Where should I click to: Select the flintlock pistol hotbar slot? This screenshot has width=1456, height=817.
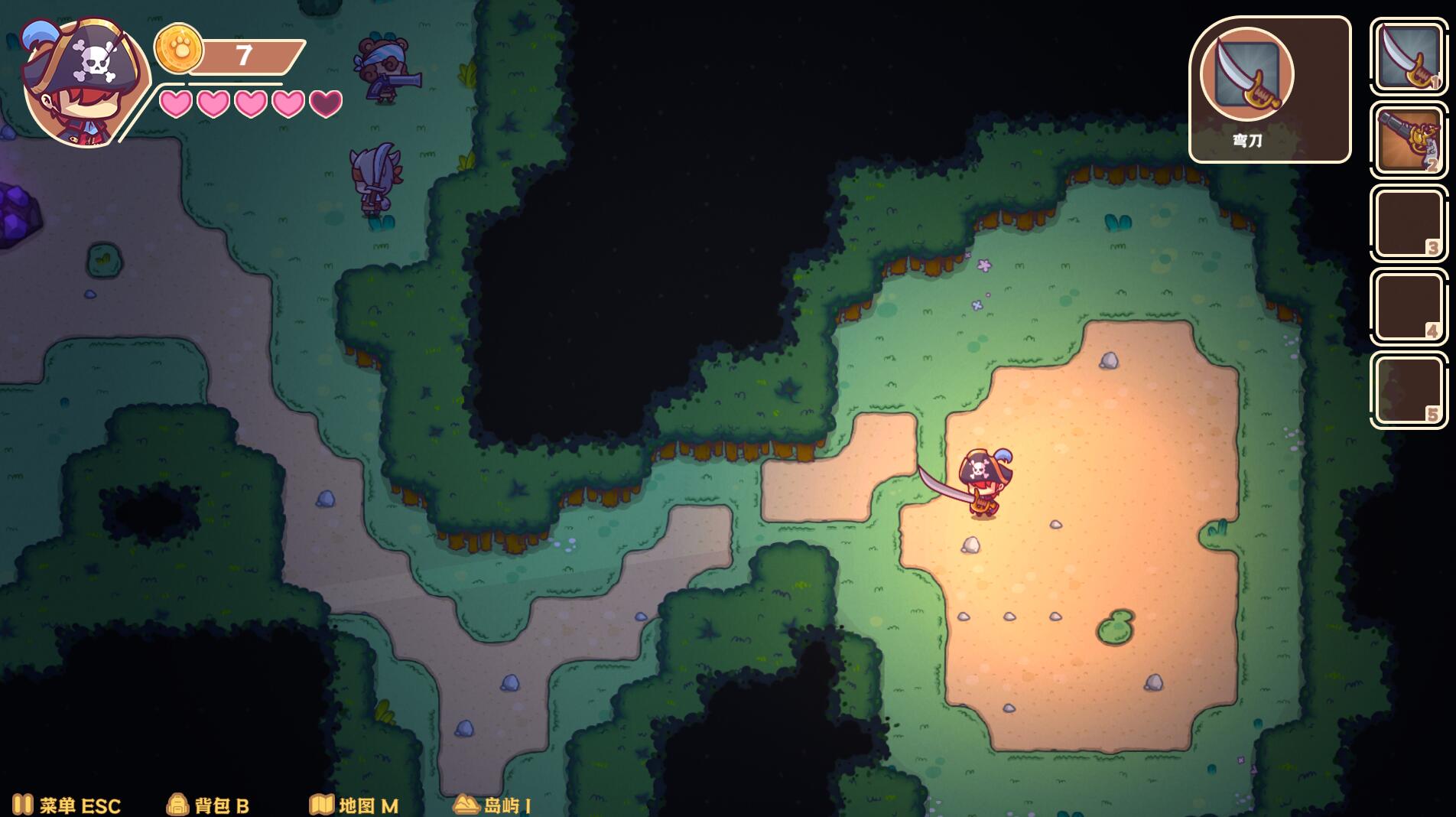pos(1408,141)
